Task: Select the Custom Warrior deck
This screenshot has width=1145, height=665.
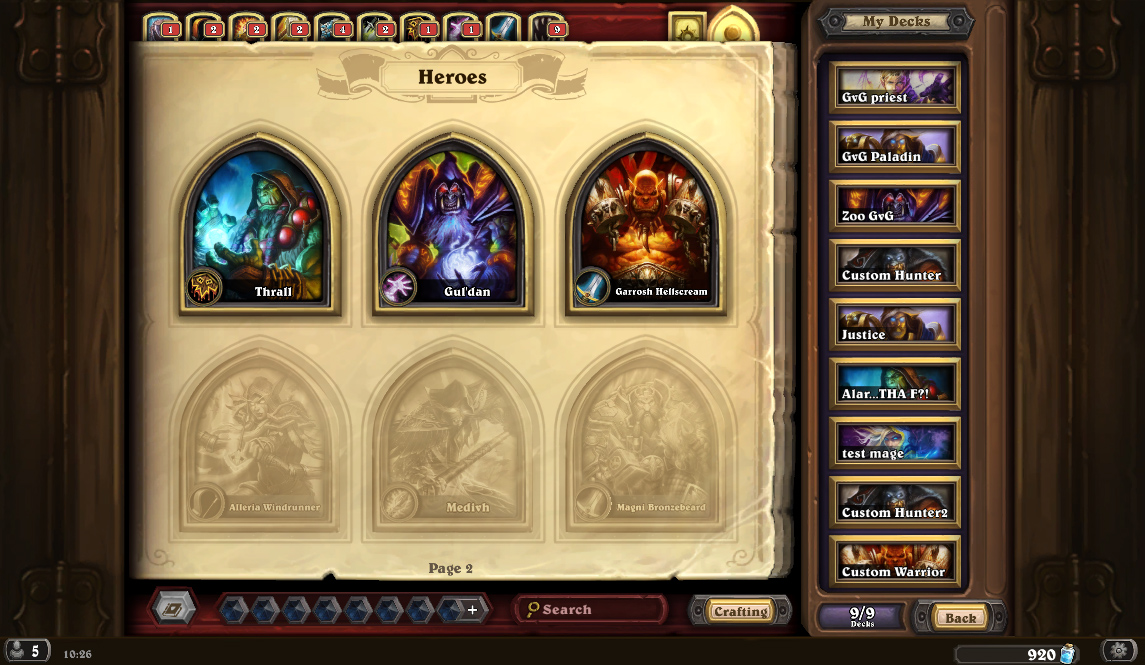Action: tap(894, 562)
